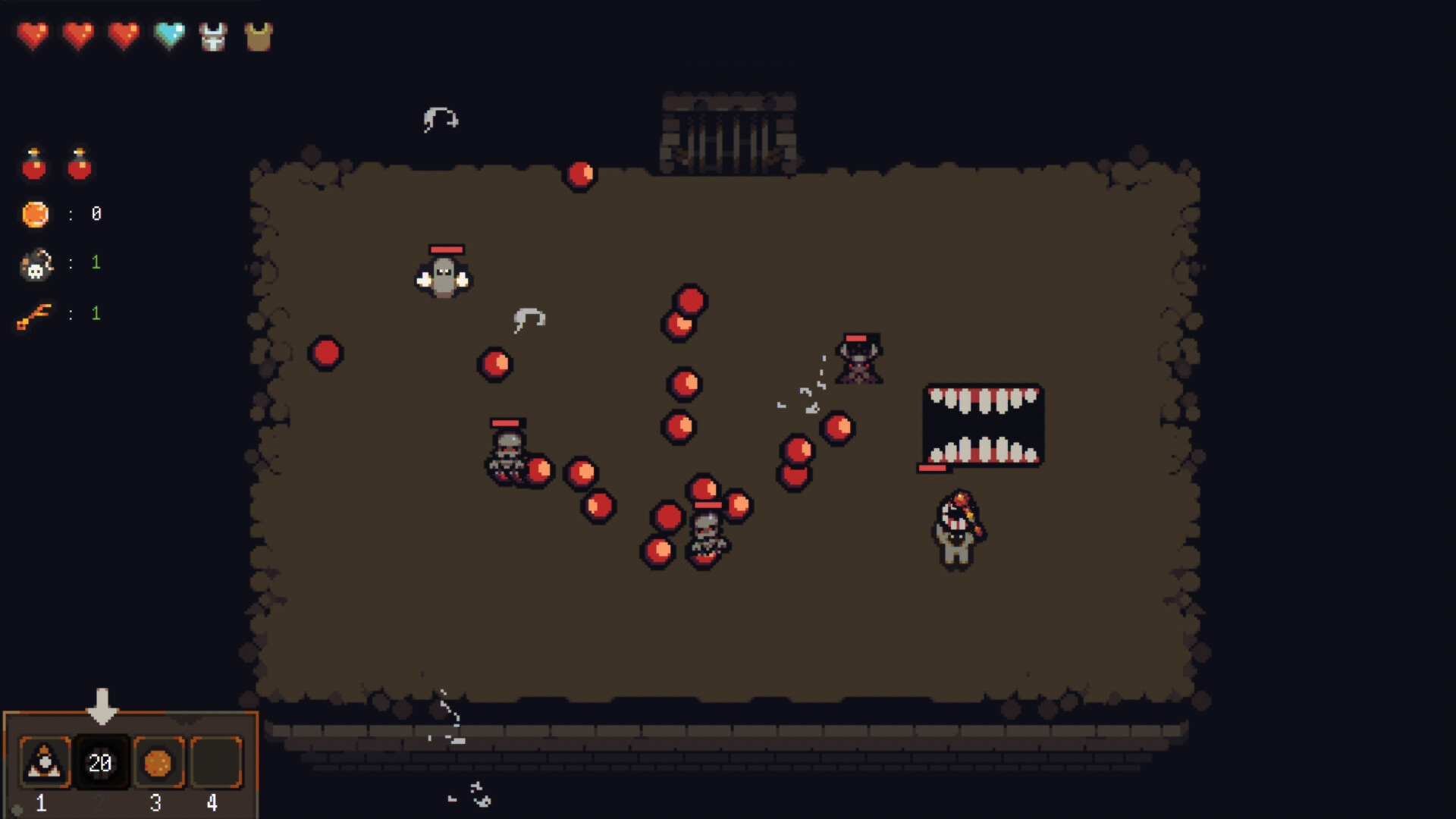Image resolution: width=1456 pixels, height=819 pixels.
Task: Click the silver armor icon in the health bar
Action: click(213, 33)
